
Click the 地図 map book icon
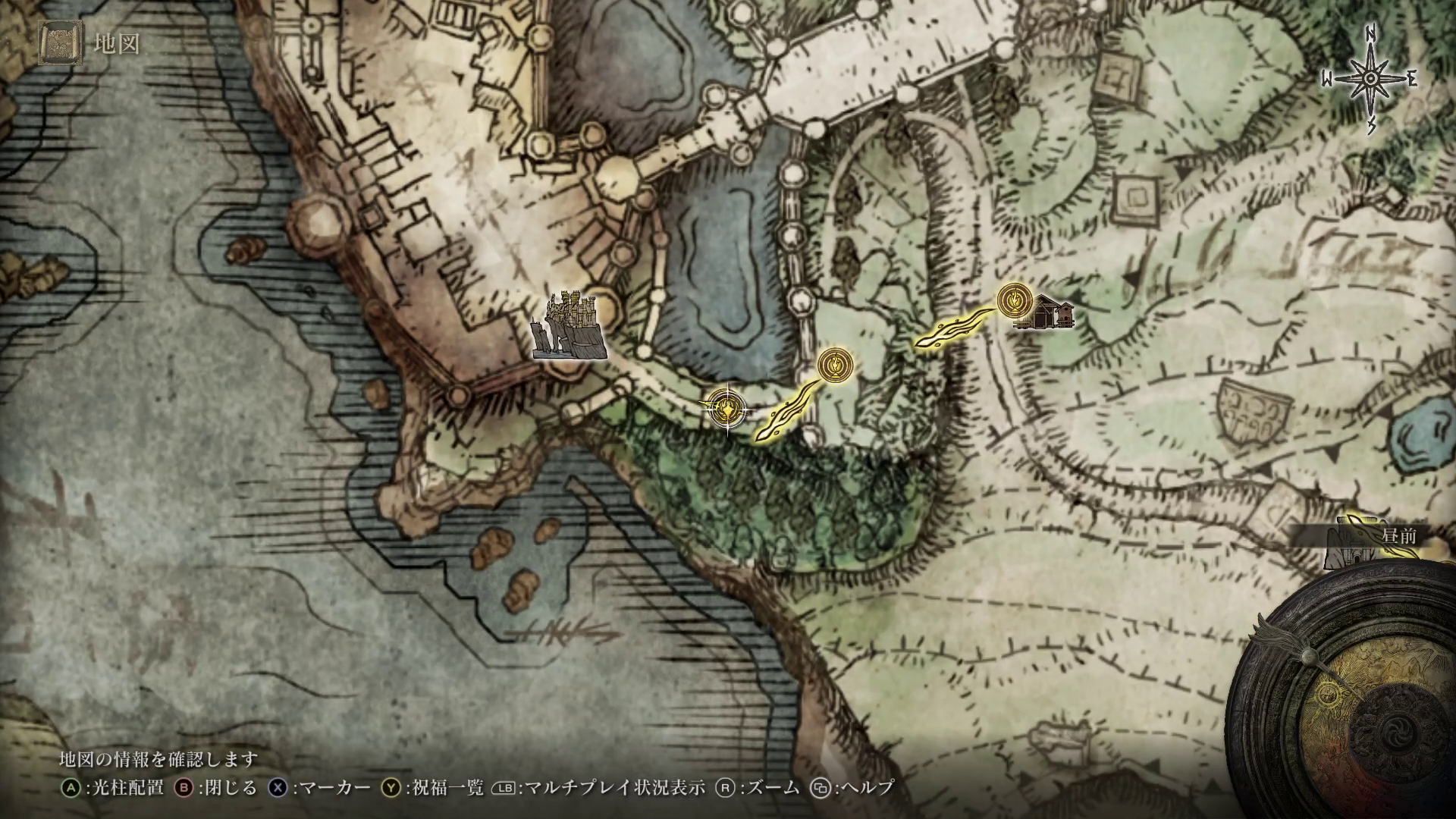click(60, 44)
